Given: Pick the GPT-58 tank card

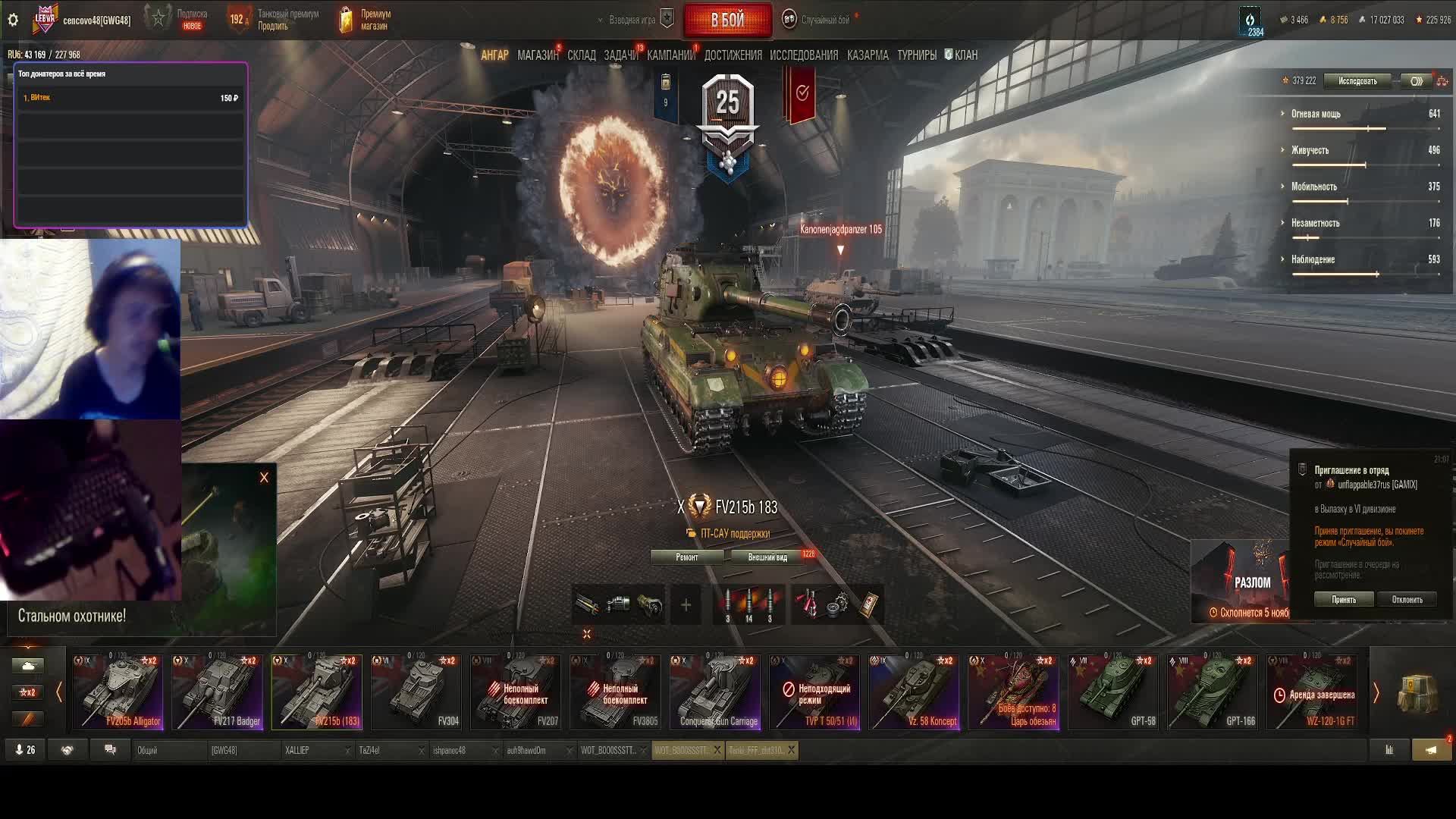Looking at the screenshot, I should coord(1113,692).
